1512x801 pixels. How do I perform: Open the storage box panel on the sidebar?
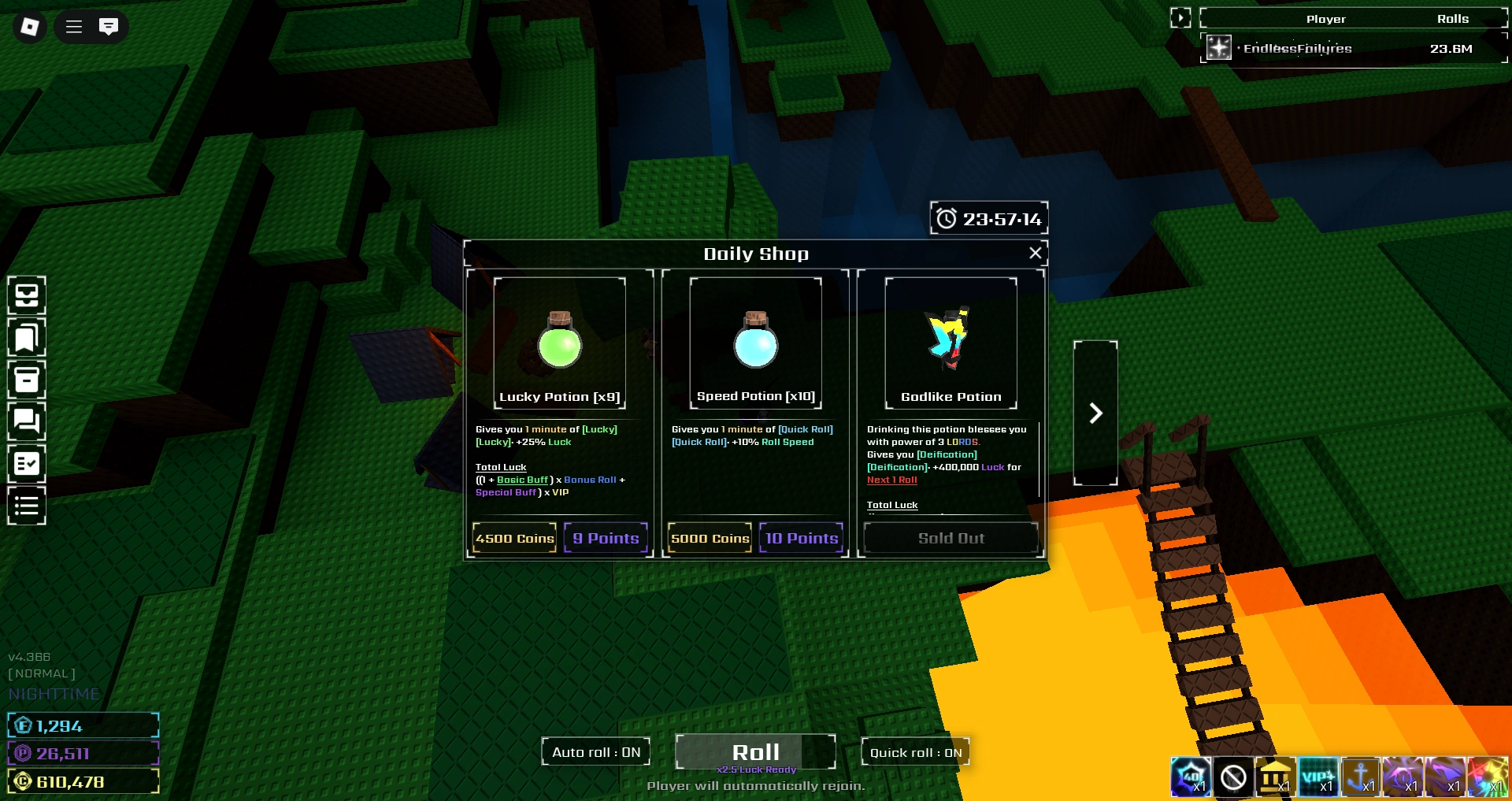click(26, 380)
